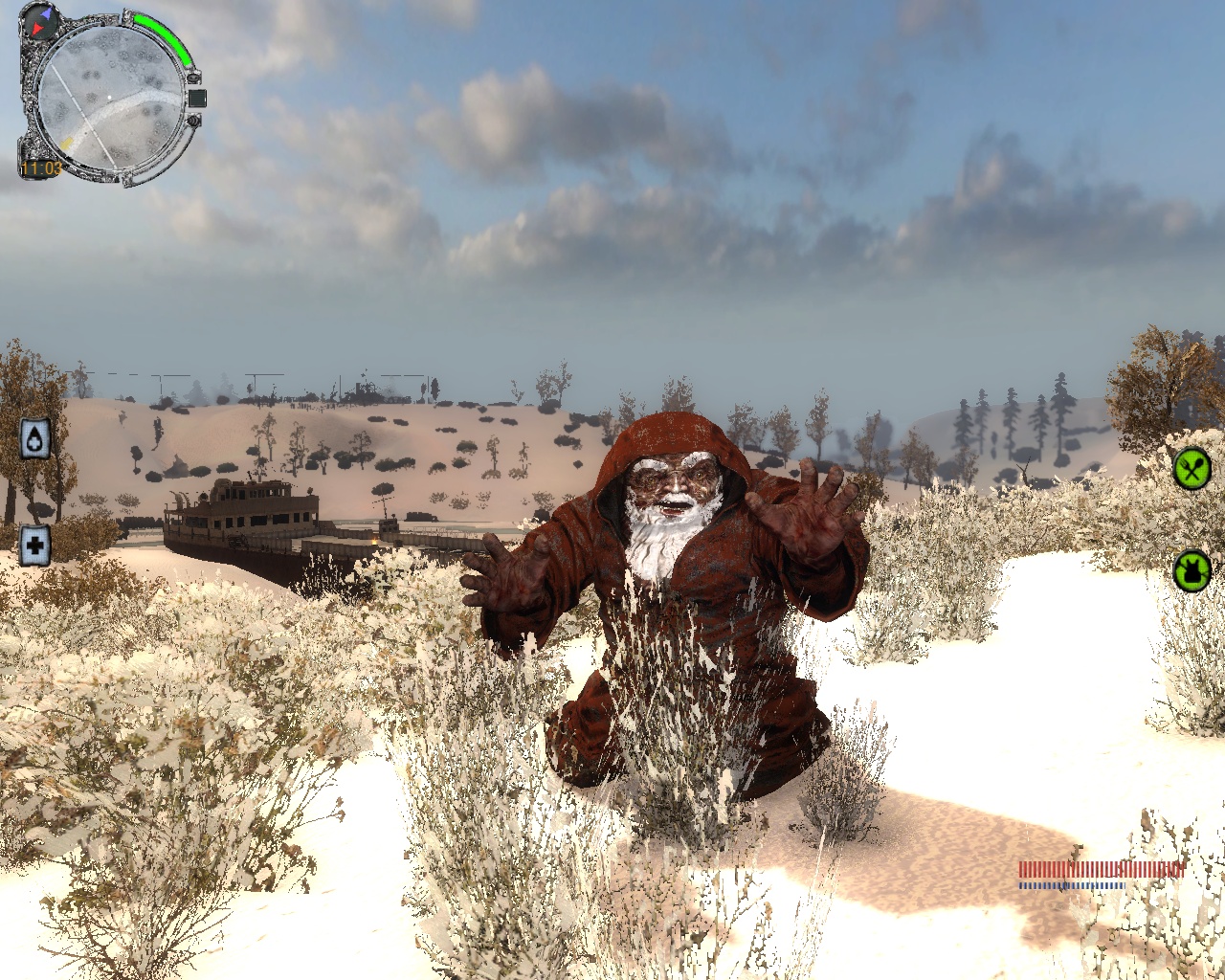This screenshot has width=1225, height=980.
Task: Click the green fork and spoon hunger icon
Action: point(1192,469)
